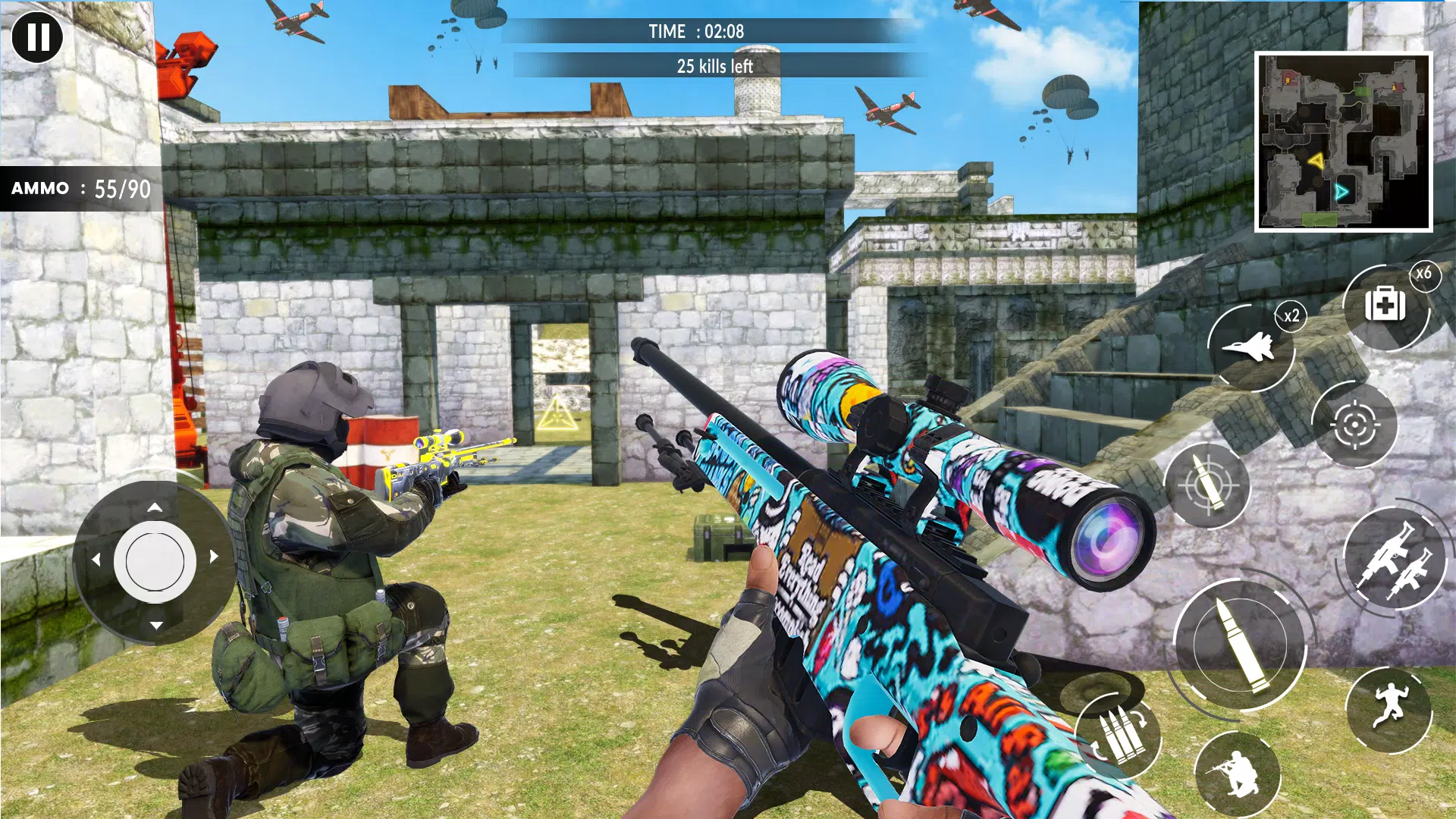Tap the bullet crosshair target button

(x=1207, y=485)
